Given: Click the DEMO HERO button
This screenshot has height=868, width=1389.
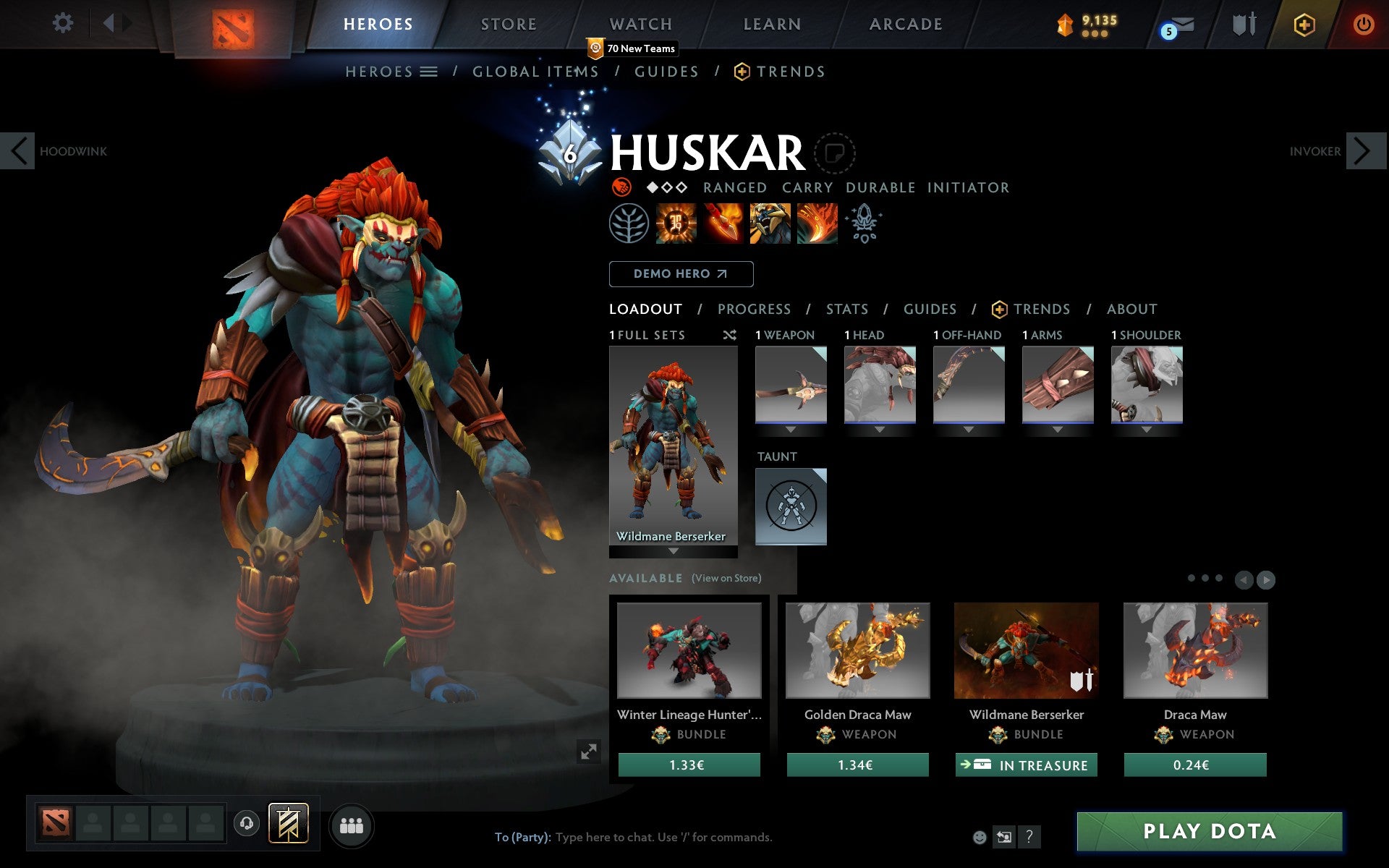Looking at the screenshot, I should (x=681, y=274).
